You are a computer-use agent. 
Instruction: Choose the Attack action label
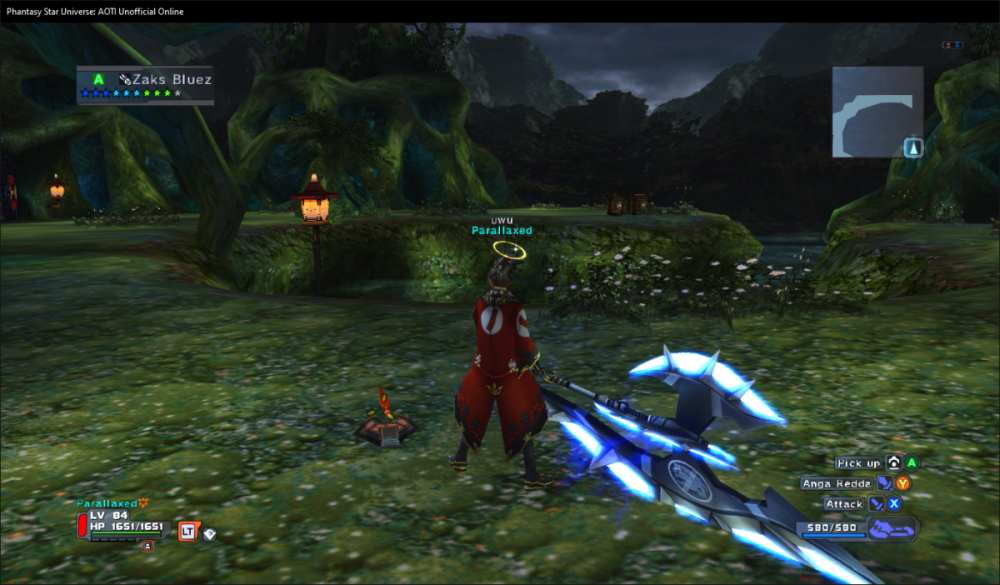(844, 504)
